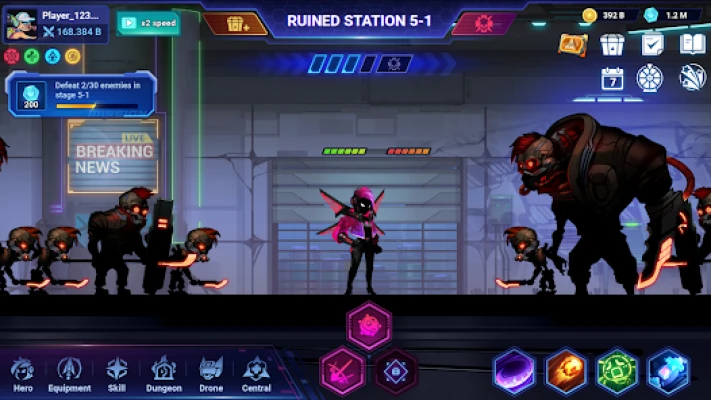Activate the purple vortex skill
This screenshot has height=400, width=711.
click(515, 370)
